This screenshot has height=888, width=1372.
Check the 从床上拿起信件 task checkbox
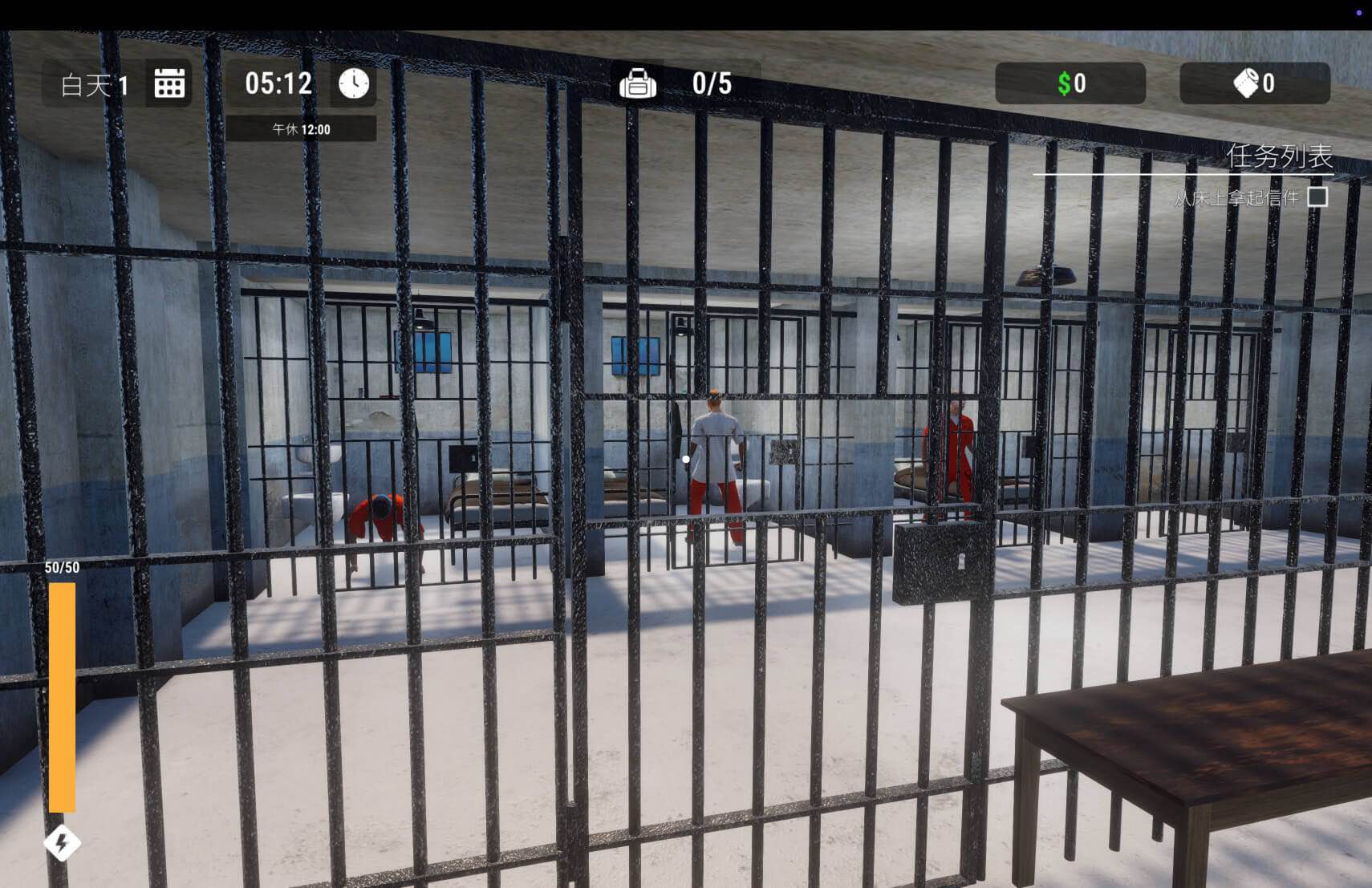(1317, 198)
